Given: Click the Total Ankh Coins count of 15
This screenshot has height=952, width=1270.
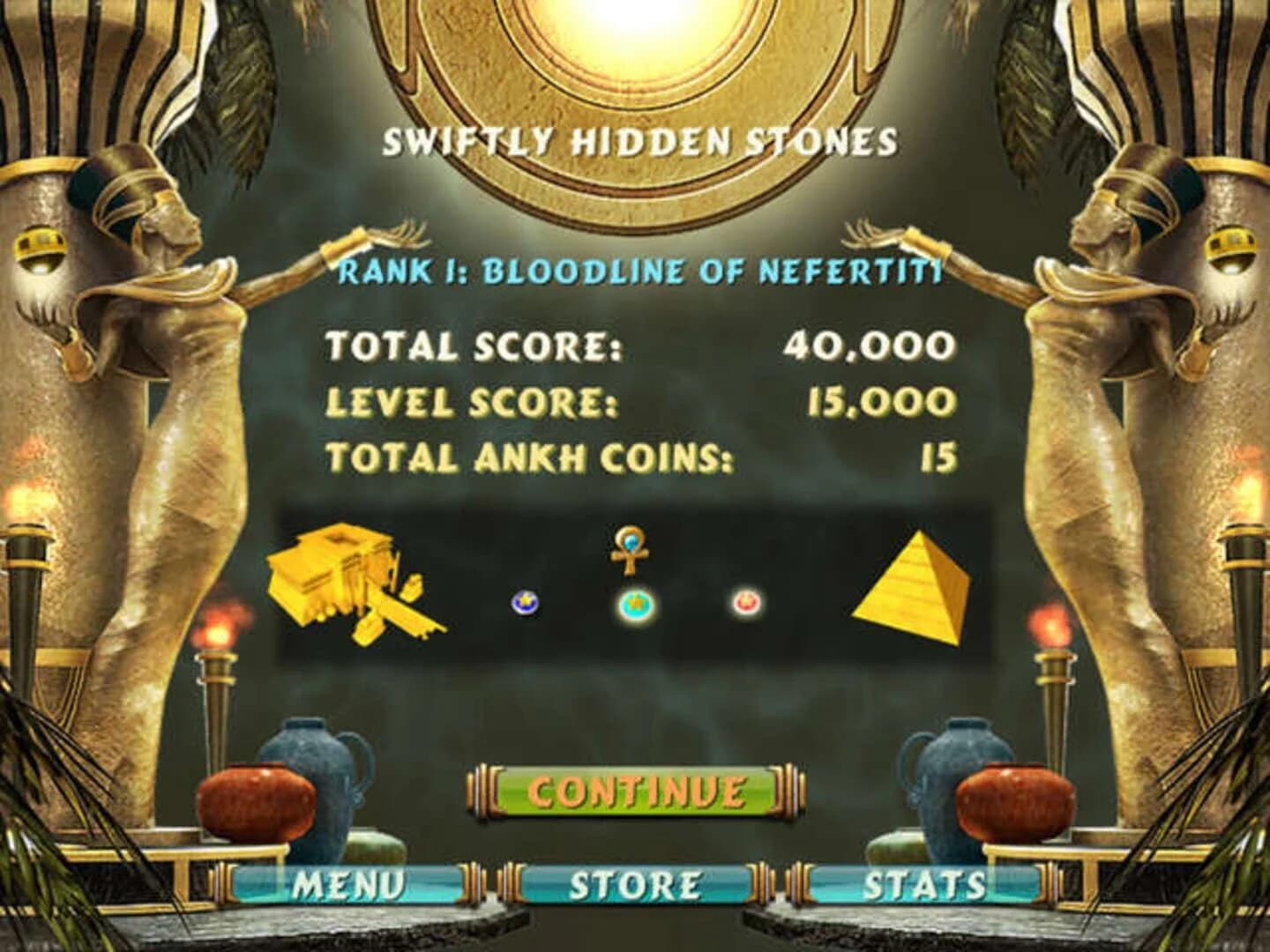Looking at the screenshot, I should pos(938,456).
